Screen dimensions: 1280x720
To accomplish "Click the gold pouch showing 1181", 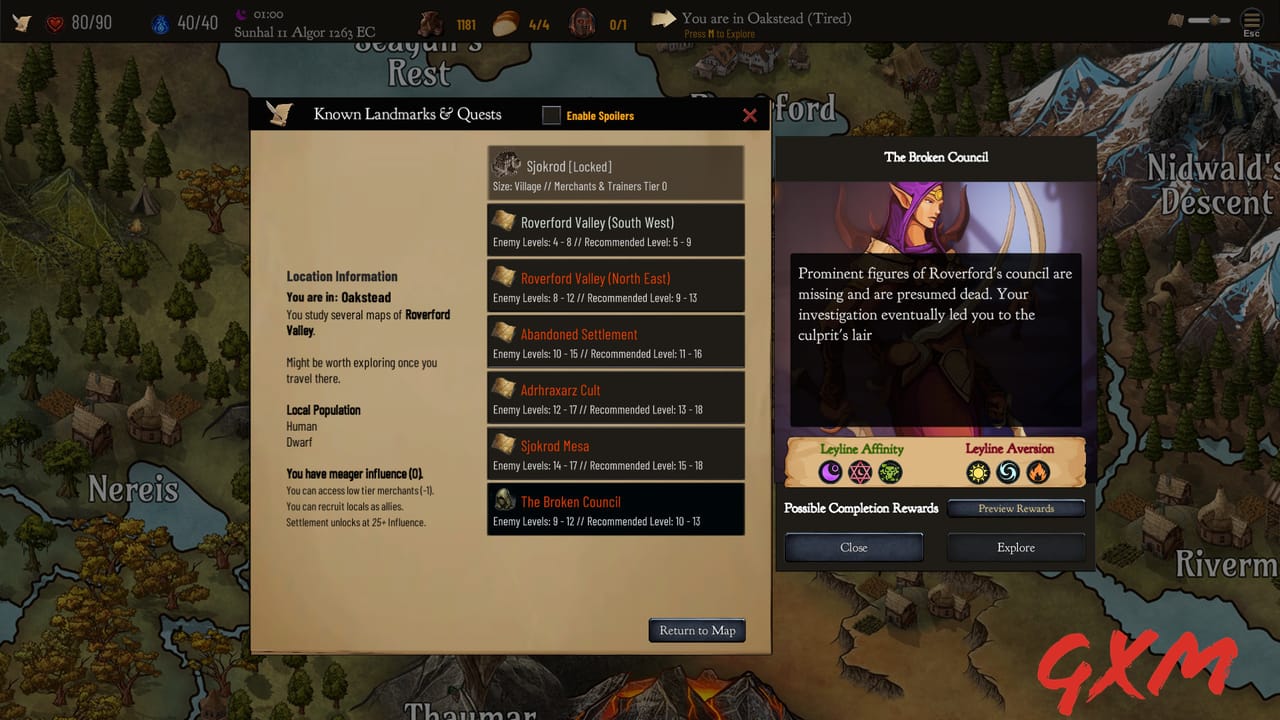I will pos(431,22).
